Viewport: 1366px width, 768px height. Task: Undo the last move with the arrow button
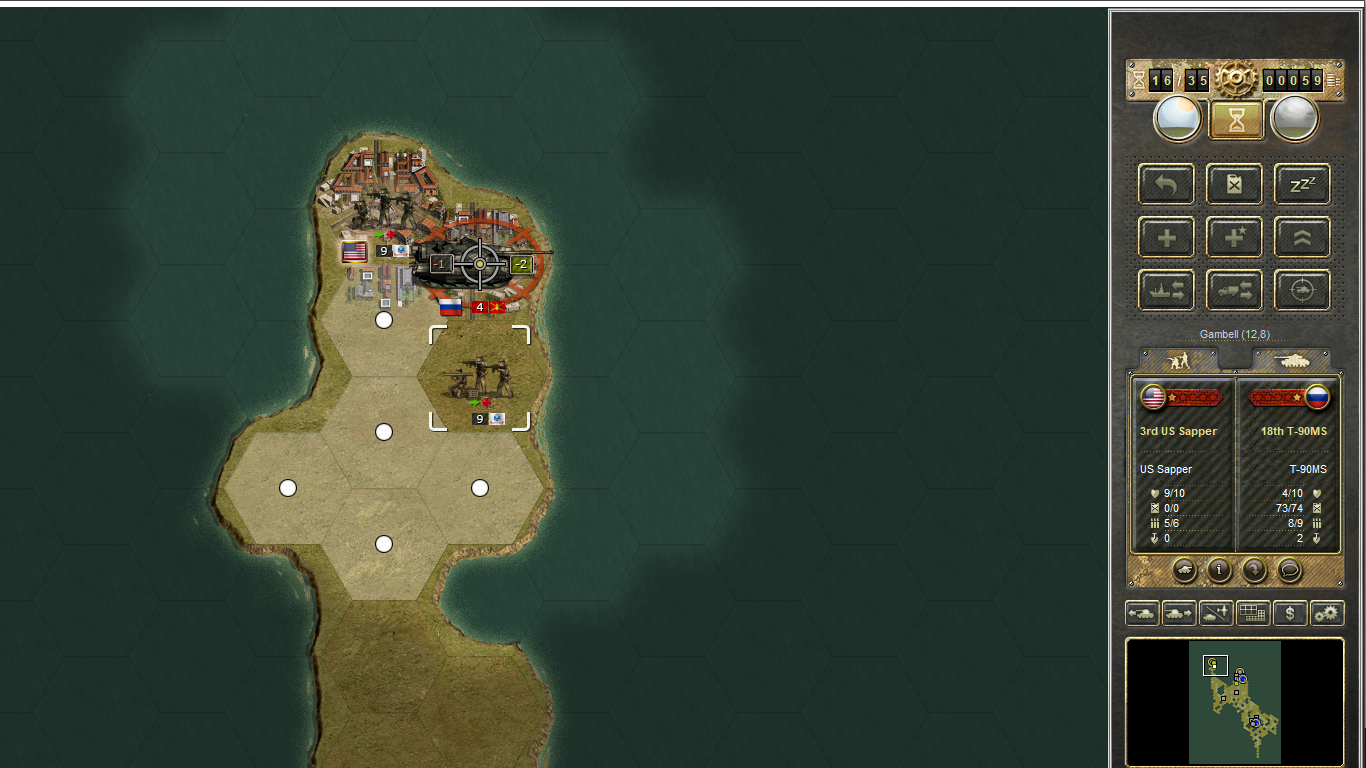[x=1166, y=185]
